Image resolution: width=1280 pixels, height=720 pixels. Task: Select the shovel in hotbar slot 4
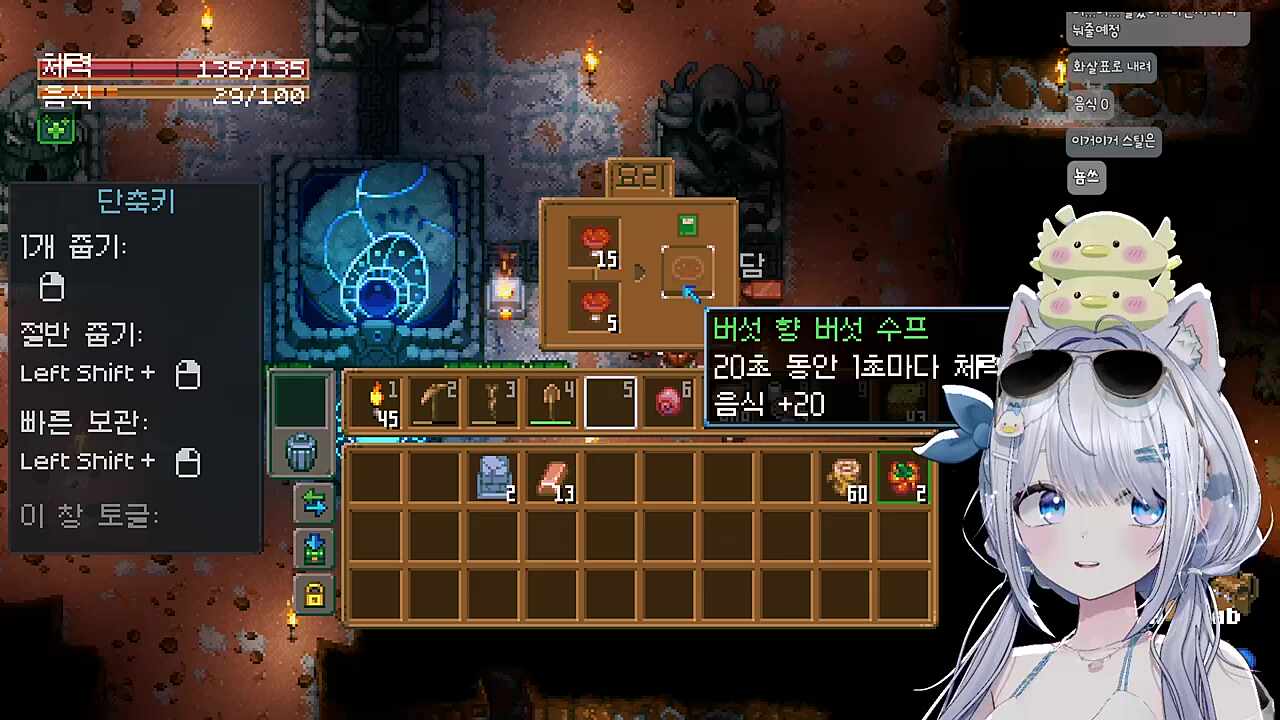coord(552,400)
